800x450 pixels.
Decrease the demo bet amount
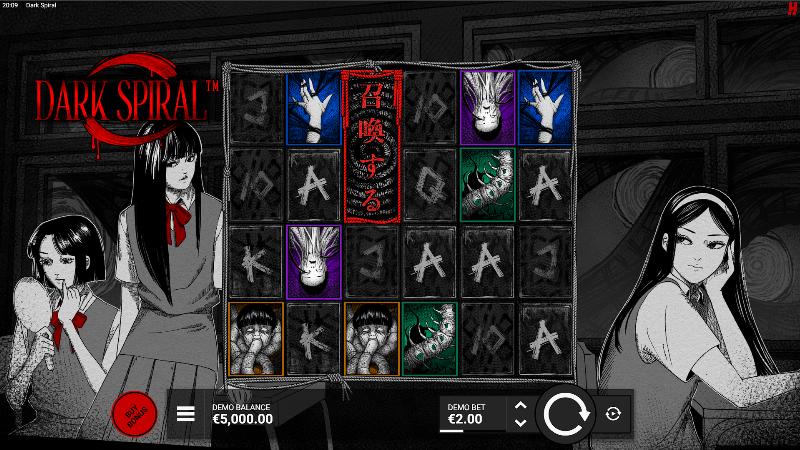click(x=519, y=421)
